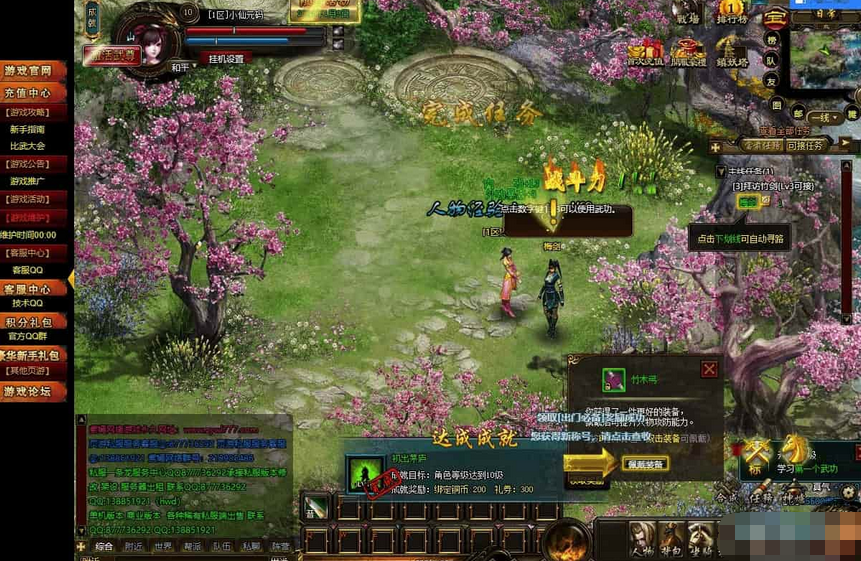Click the player character portrait
This screenshot has width=861, height=561.
[x=148, y=40]
